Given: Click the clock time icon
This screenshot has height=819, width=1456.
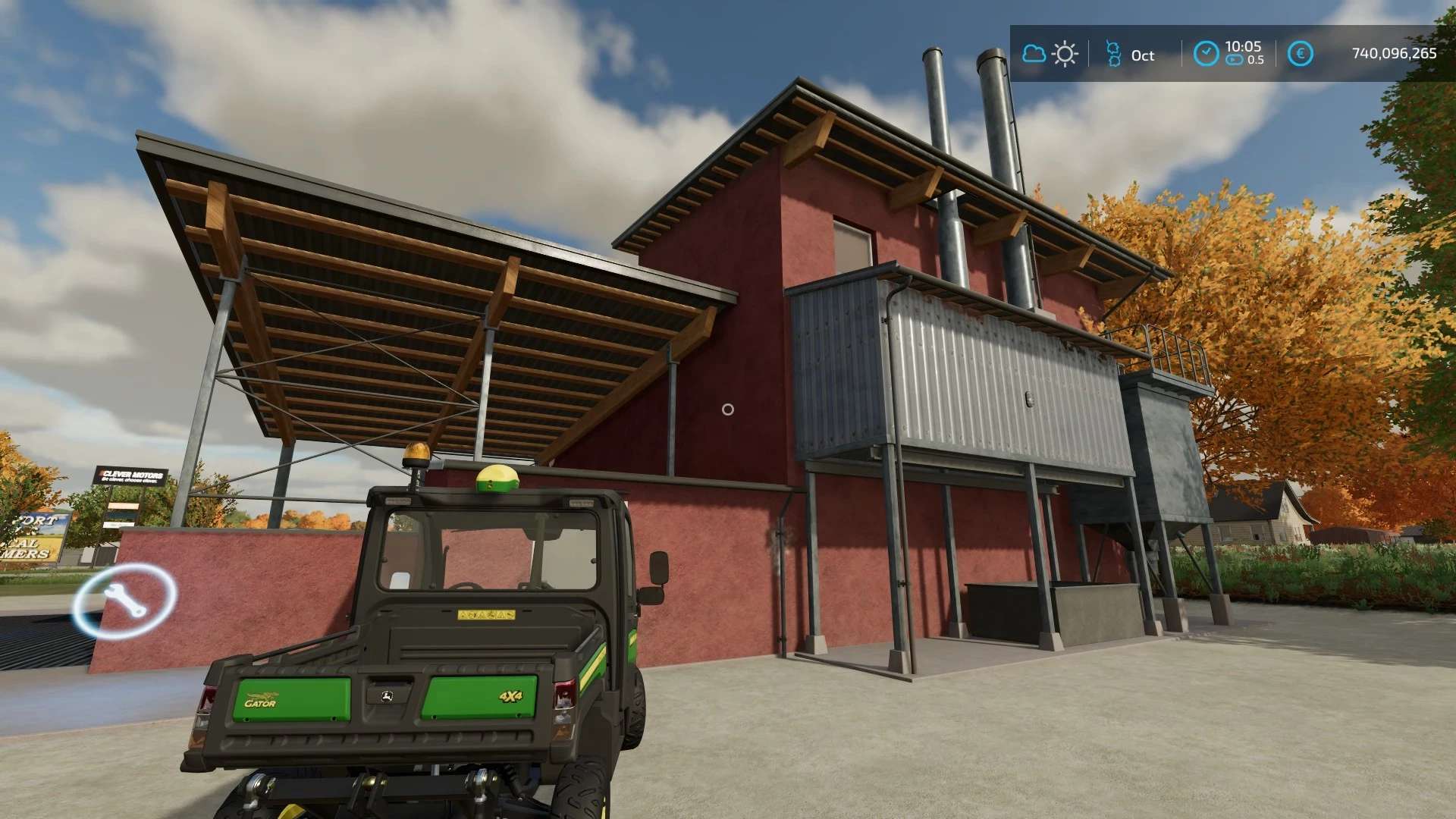Looking at the screenshot, I should tap(1205, 54).
